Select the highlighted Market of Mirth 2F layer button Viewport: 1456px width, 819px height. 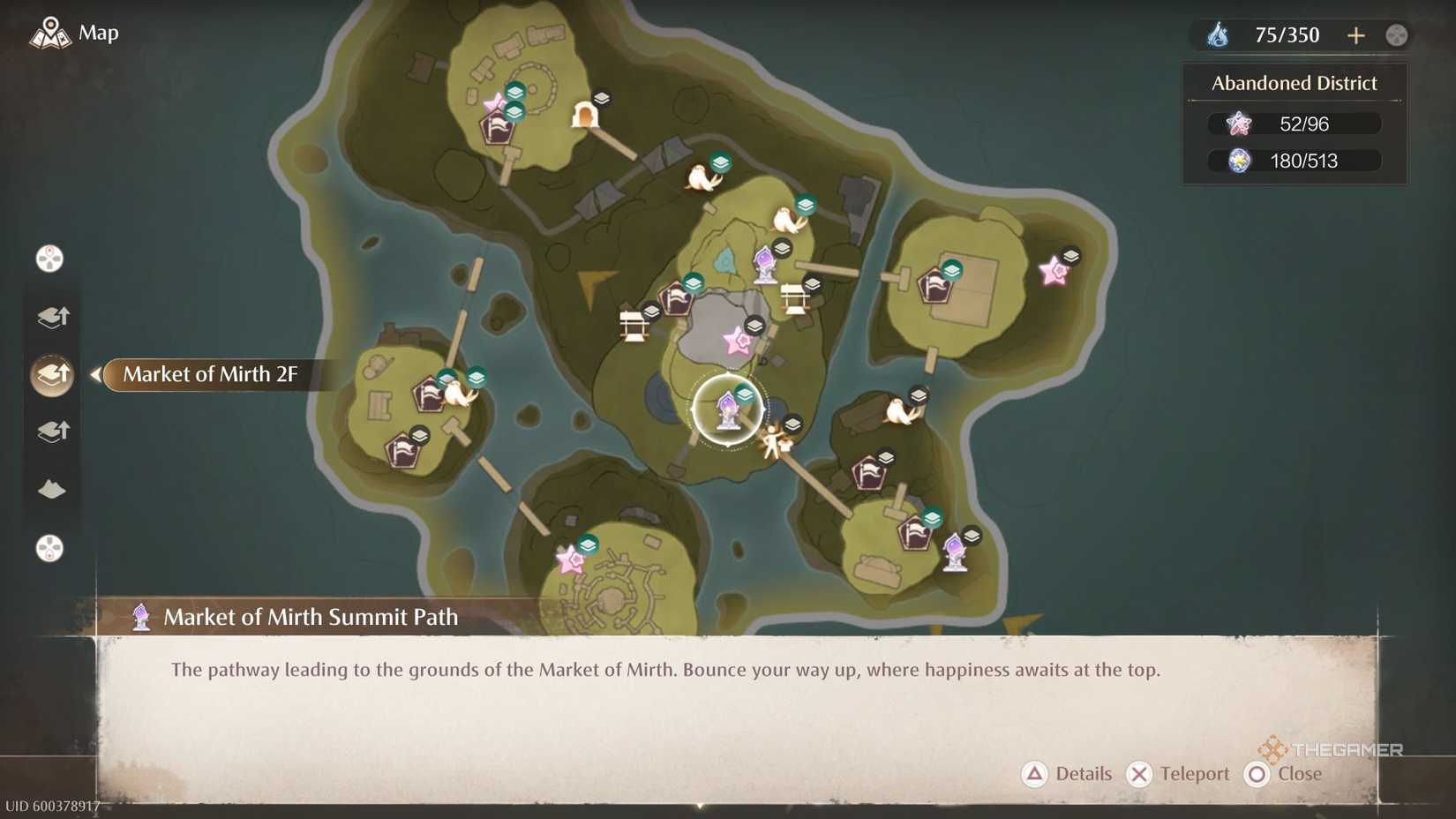pyautogui.click(x=50, y=374)
